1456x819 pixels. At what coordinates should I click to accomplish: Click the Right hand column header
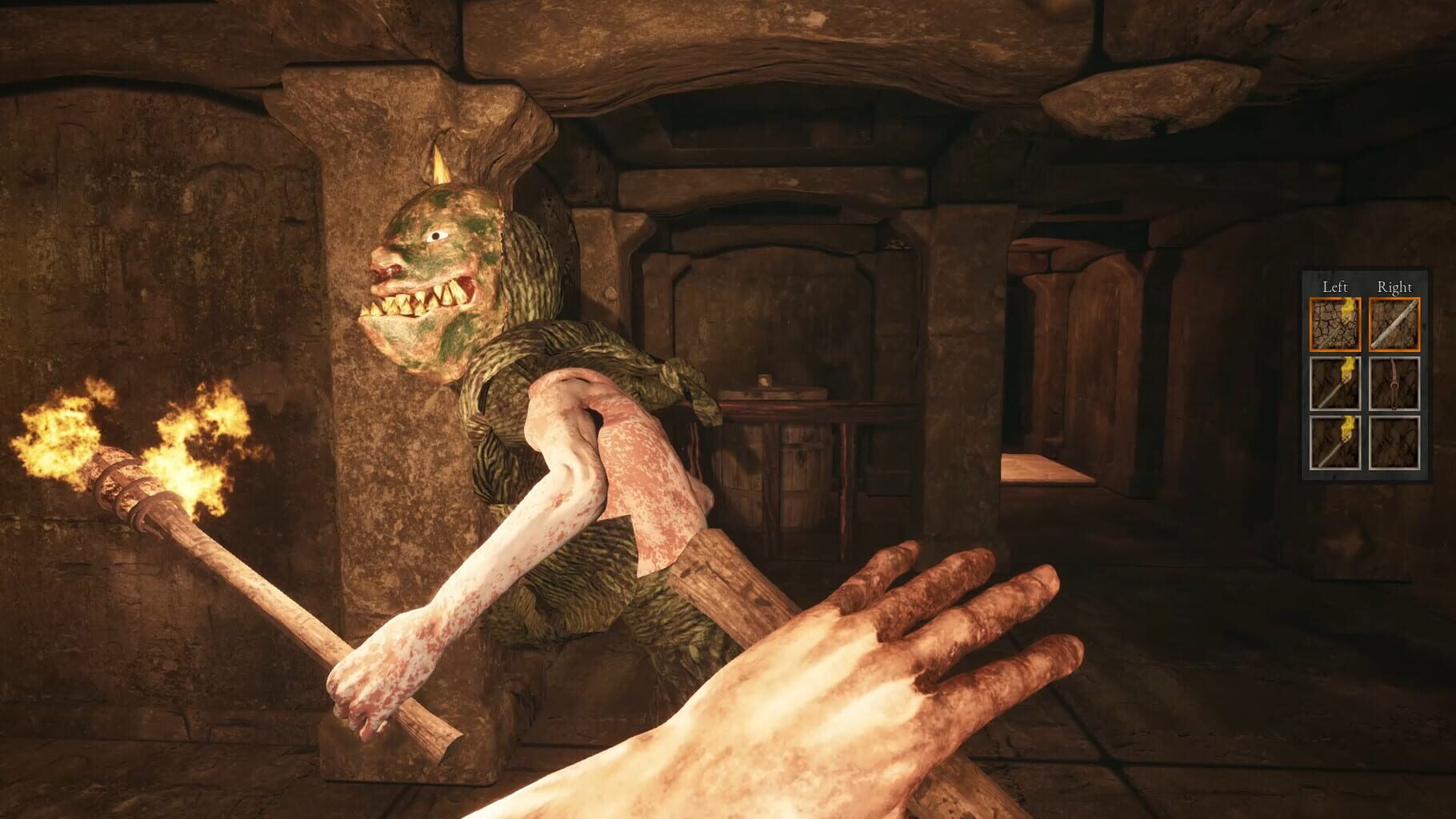tap(1395, 286)
